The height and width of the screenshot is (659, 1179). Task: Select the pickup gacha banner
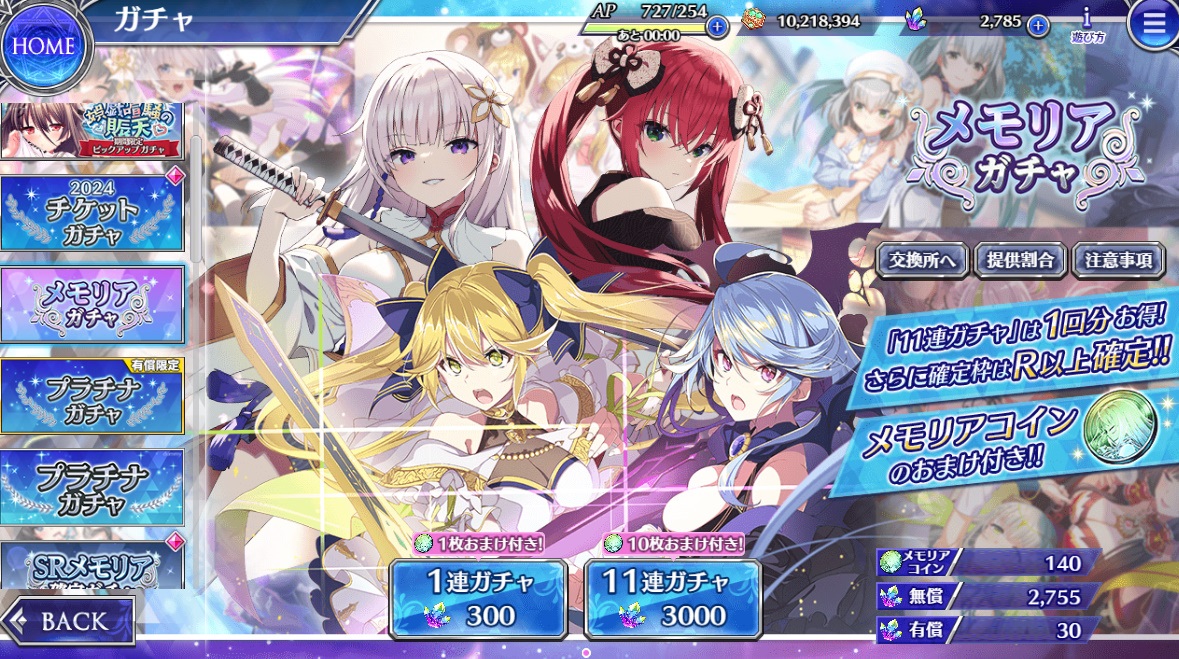click(x=92, y=131)
